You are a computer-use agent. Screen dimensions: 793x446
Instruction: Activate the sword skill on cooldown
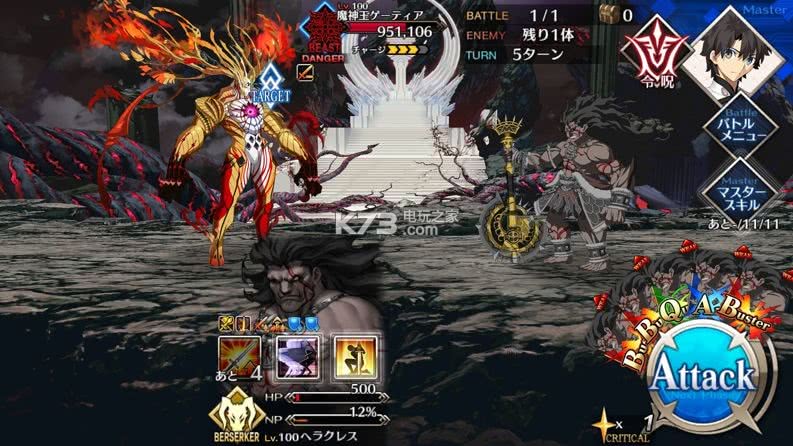click(240, 355)
